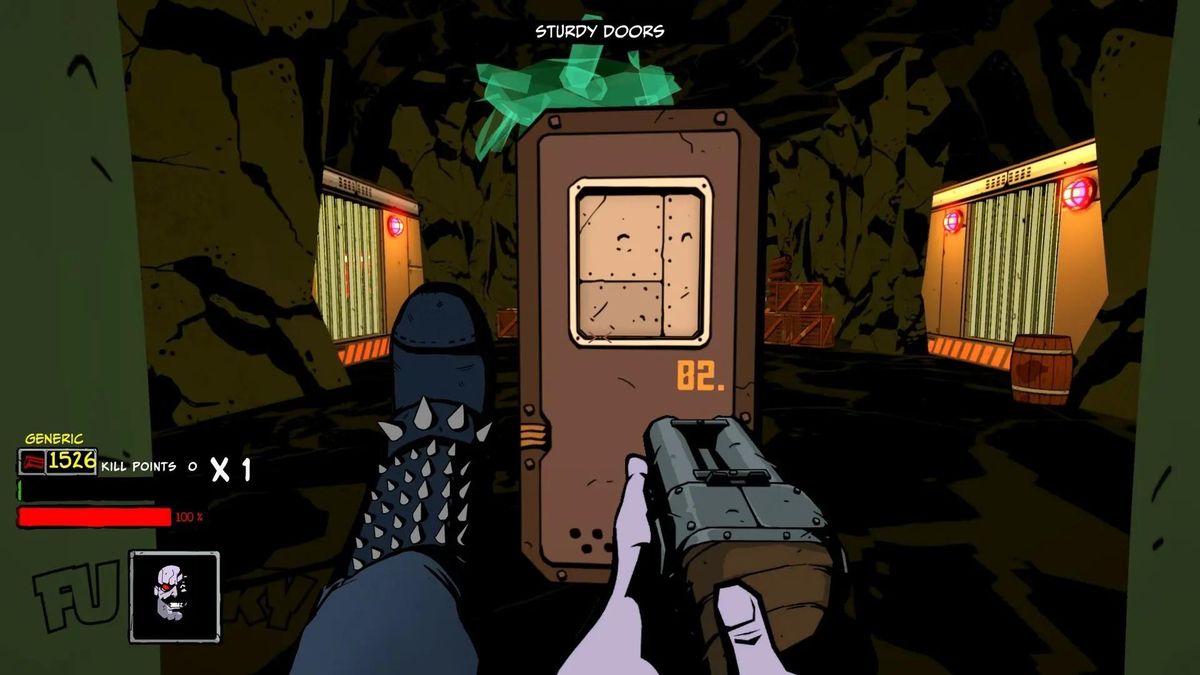Select the red weapon icon beside the 1526 counter

pos(32,461)
